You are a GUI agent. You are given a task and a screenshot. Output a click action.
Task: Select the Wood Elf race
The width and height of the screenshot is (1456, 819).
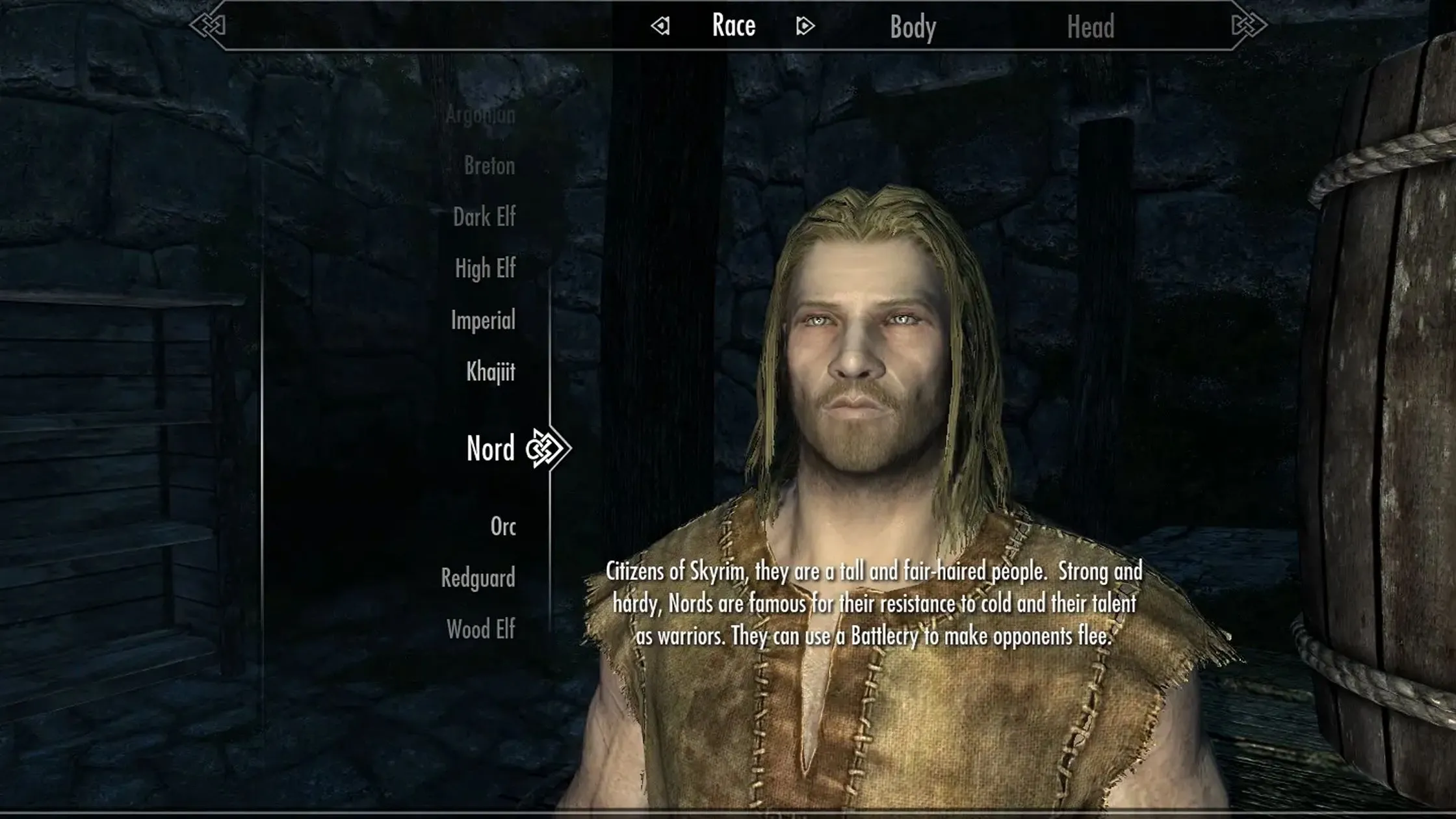click(481, 630)
